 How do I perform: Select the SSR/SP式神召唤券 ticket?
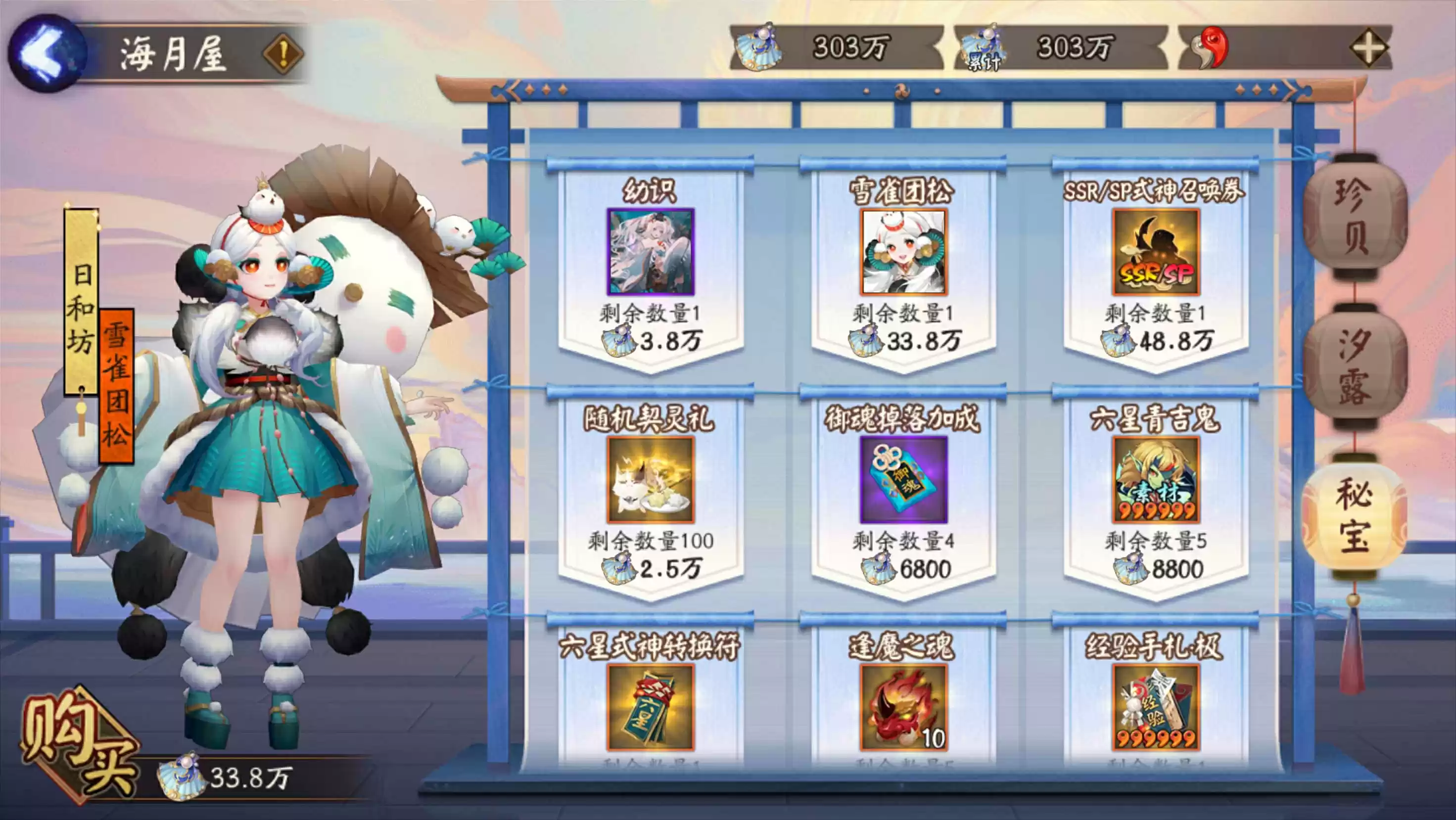click(x=1156, y=252)
